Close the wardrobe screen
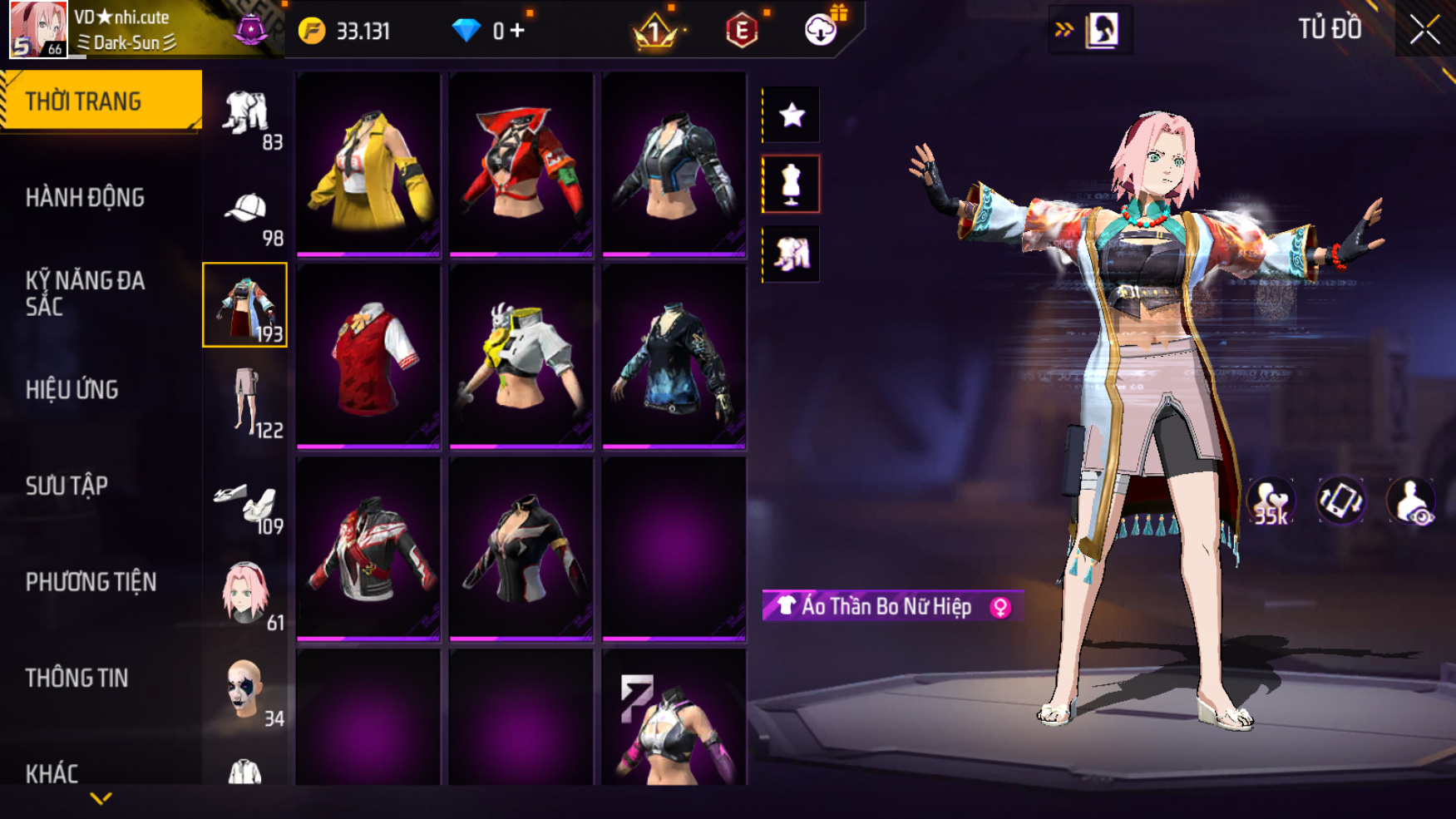1456x819 pixels. [1424, 31]
